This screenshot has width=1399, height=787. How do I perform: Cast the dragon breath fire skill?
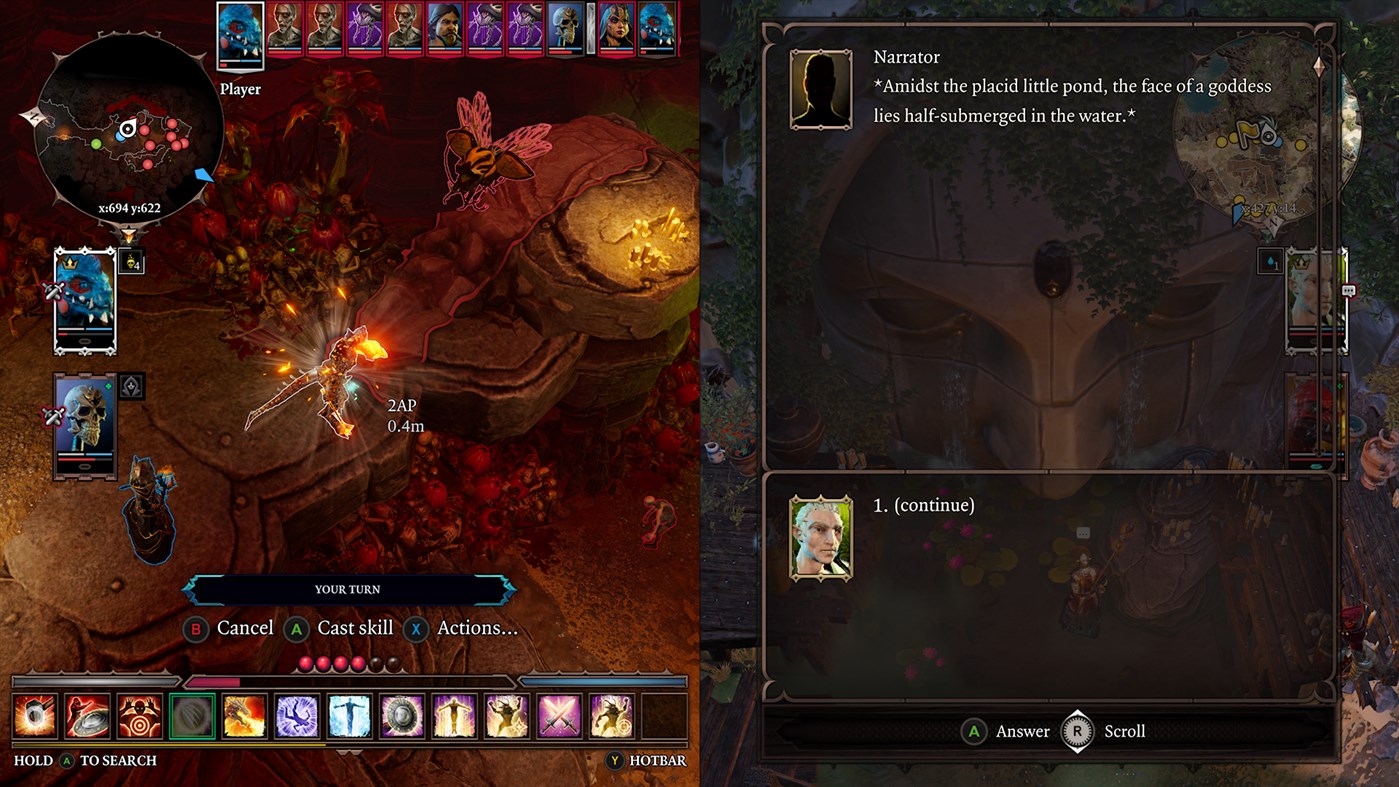[246, 715]
